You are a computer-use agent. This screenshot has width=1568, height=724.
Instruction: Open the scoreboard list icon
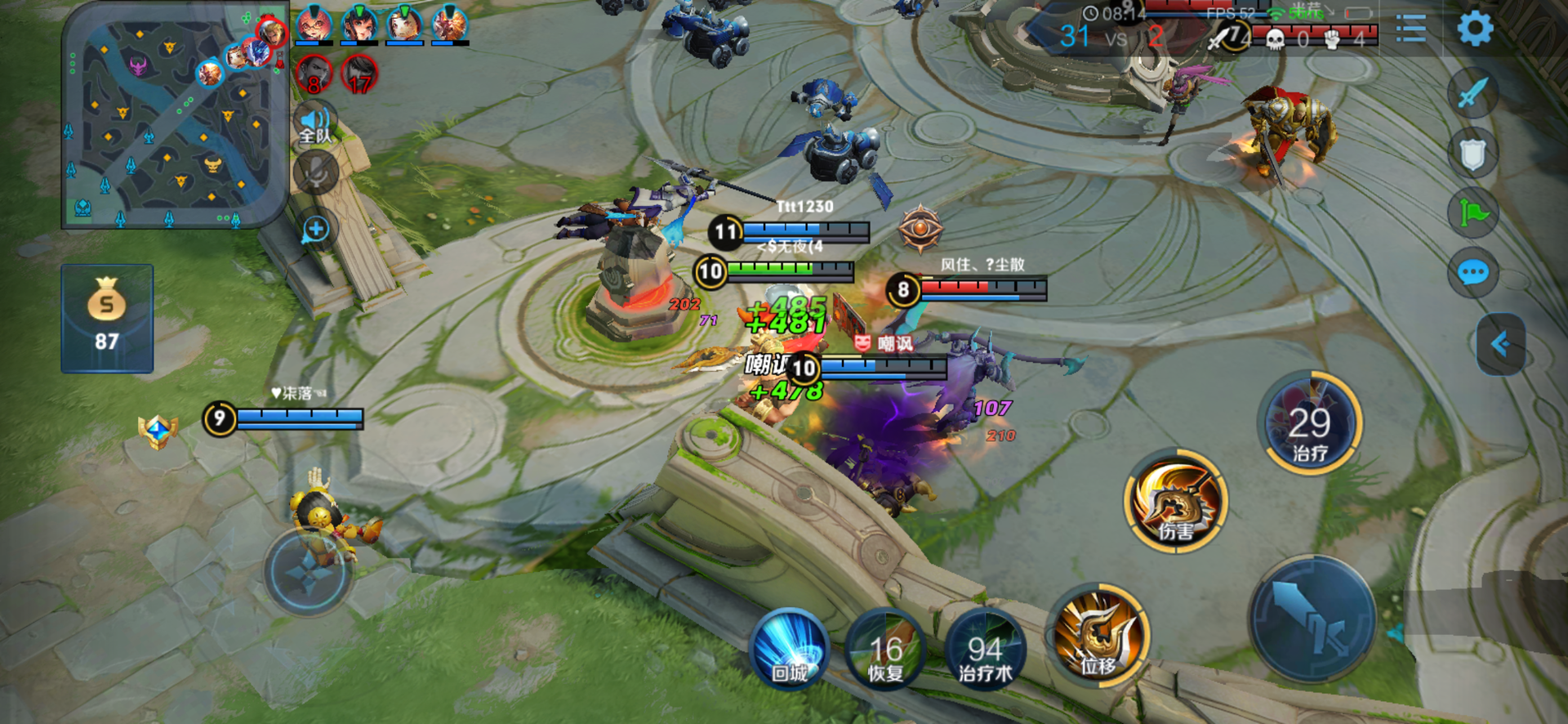1410,29
